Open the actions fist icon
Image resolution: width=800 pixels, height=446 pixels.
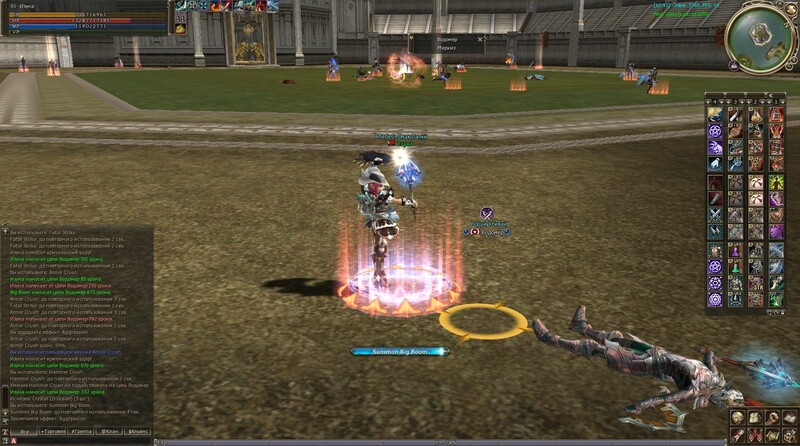click(771, 418)
